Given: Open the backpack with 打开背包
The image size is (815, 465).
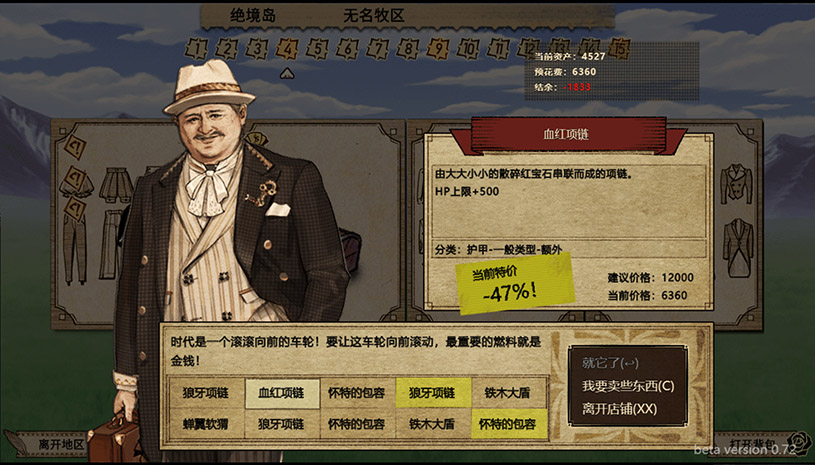Looking at the screenshot, I should pyautogui.click(x=752, y=444).
